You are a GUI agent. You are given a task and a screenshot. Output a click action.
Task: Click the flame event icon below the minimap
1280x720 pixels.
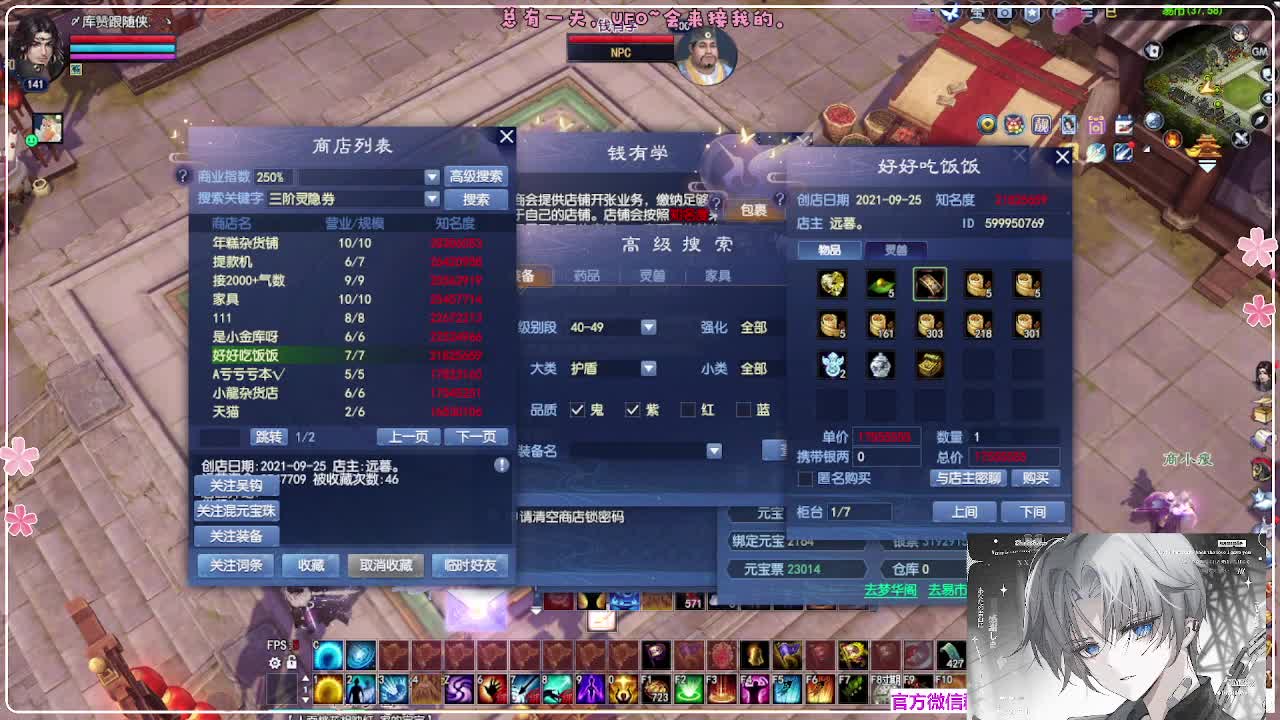tap(1172, 140)
